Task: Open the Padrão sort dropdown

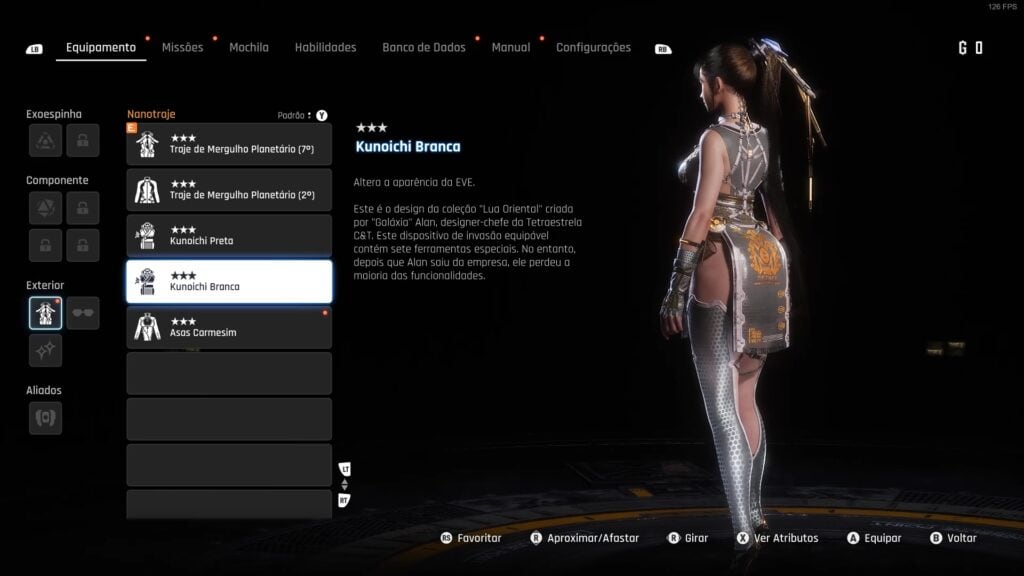Action: point(295,115)
